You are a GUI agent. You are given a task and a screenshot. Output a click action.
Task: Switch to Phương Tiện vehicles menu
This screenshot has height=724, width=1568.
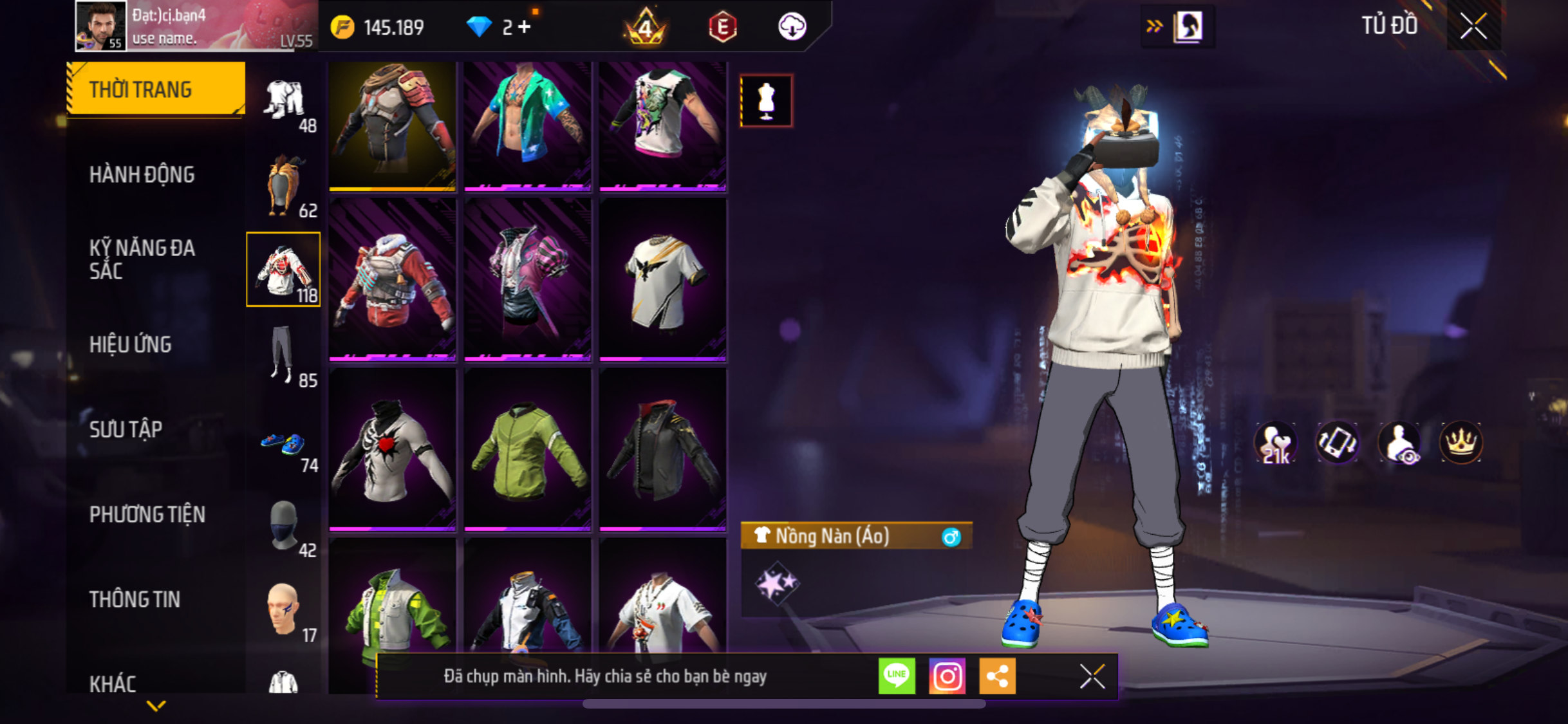coord(147,514)
